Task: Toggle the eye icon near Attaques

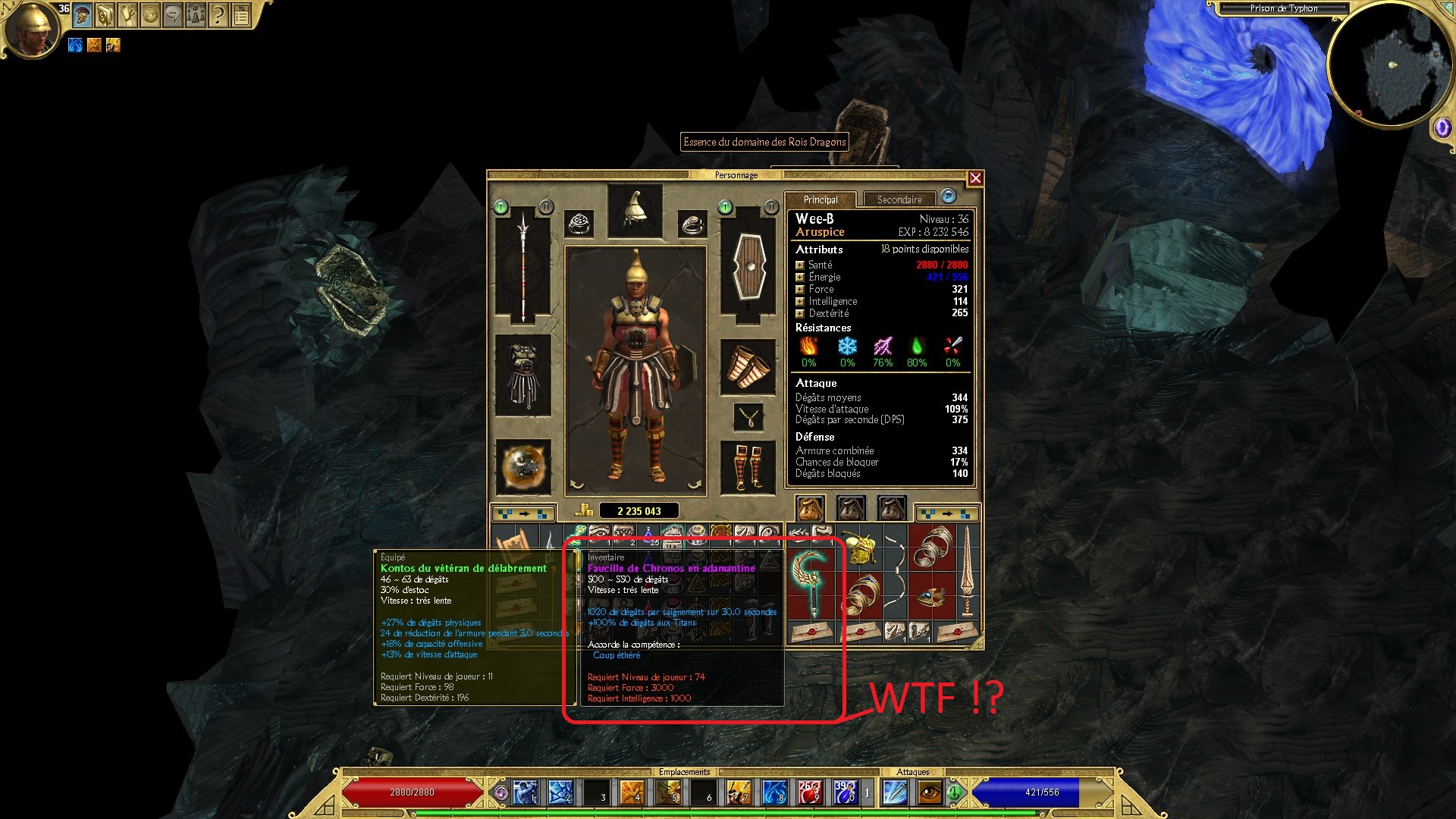Action: (x=930, y=793)
